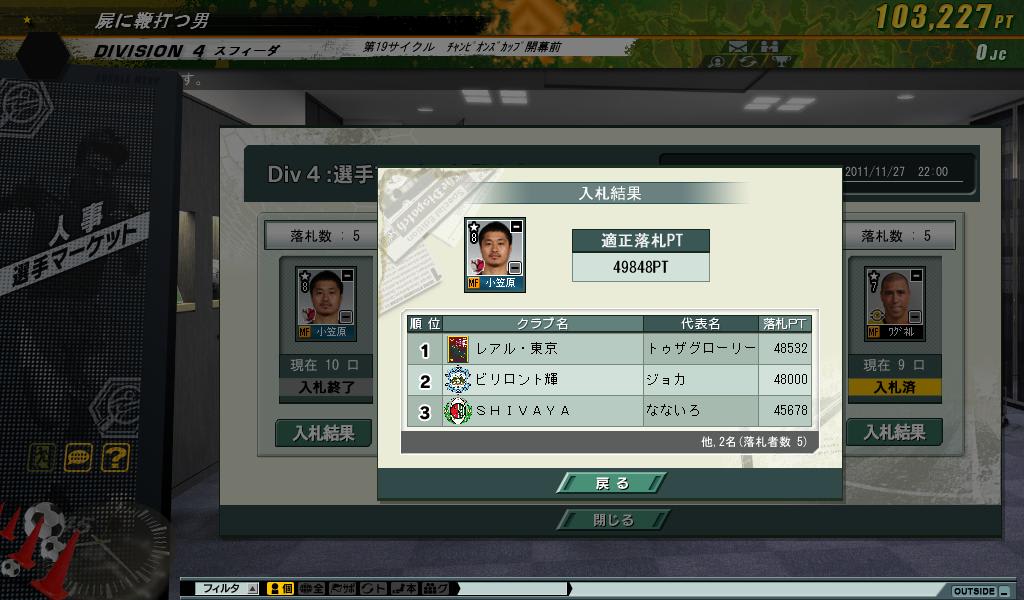Open the chat speech bubble icon
The image size is (1024, 600).
tap(78, 458)
